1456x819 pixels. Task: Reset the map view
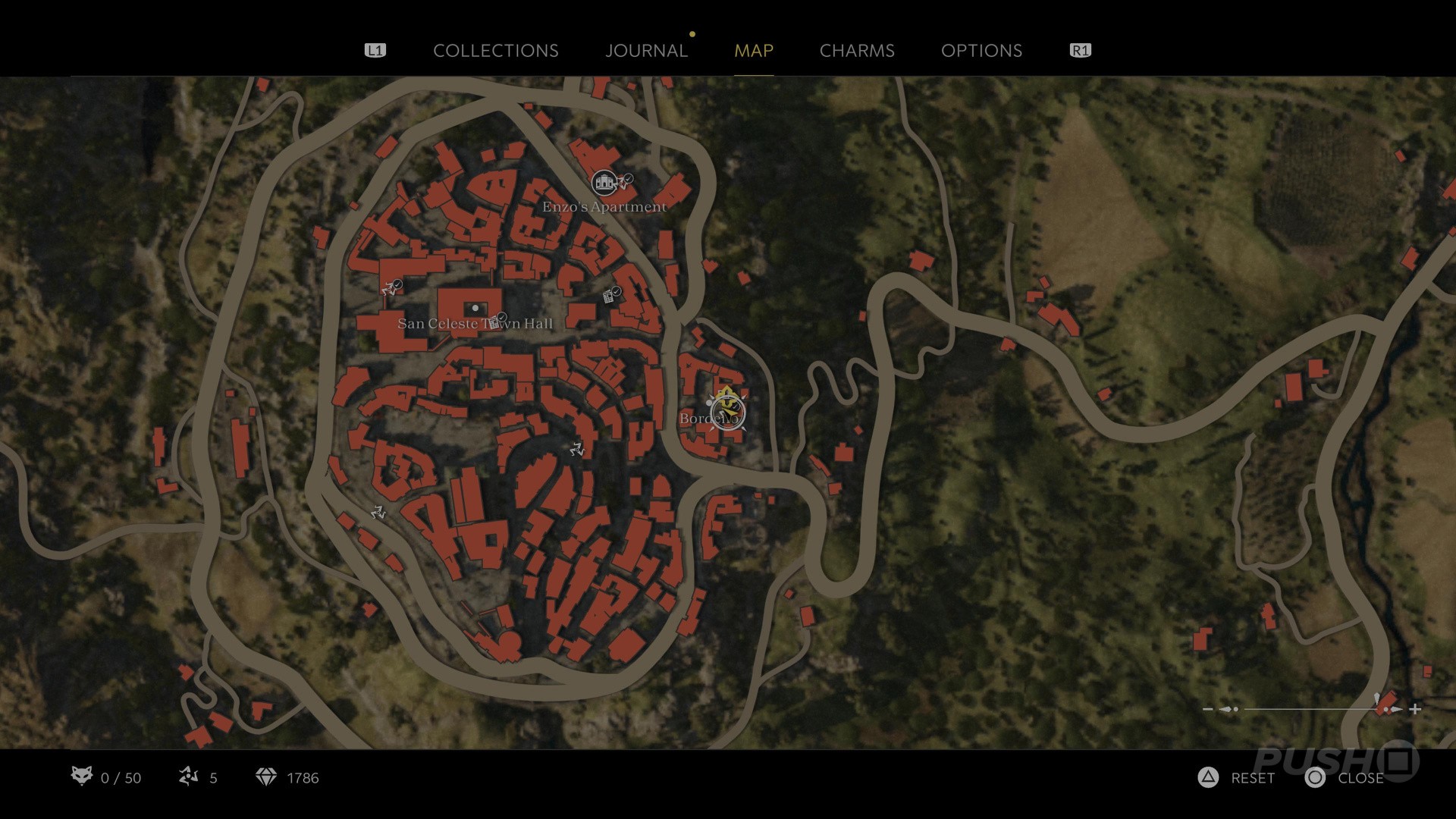coord(1238,778)
